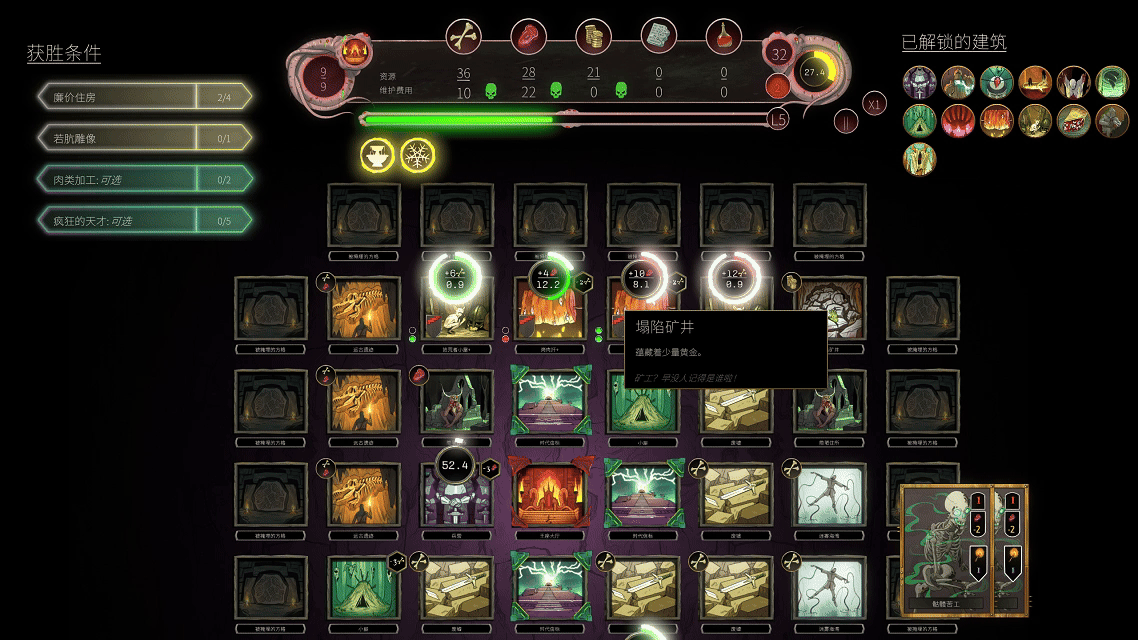The height and width of the screenshot is (640, 1138).
Task: Select the purple skull building in unlocked buildings
Action: click(x=919, y=82)
